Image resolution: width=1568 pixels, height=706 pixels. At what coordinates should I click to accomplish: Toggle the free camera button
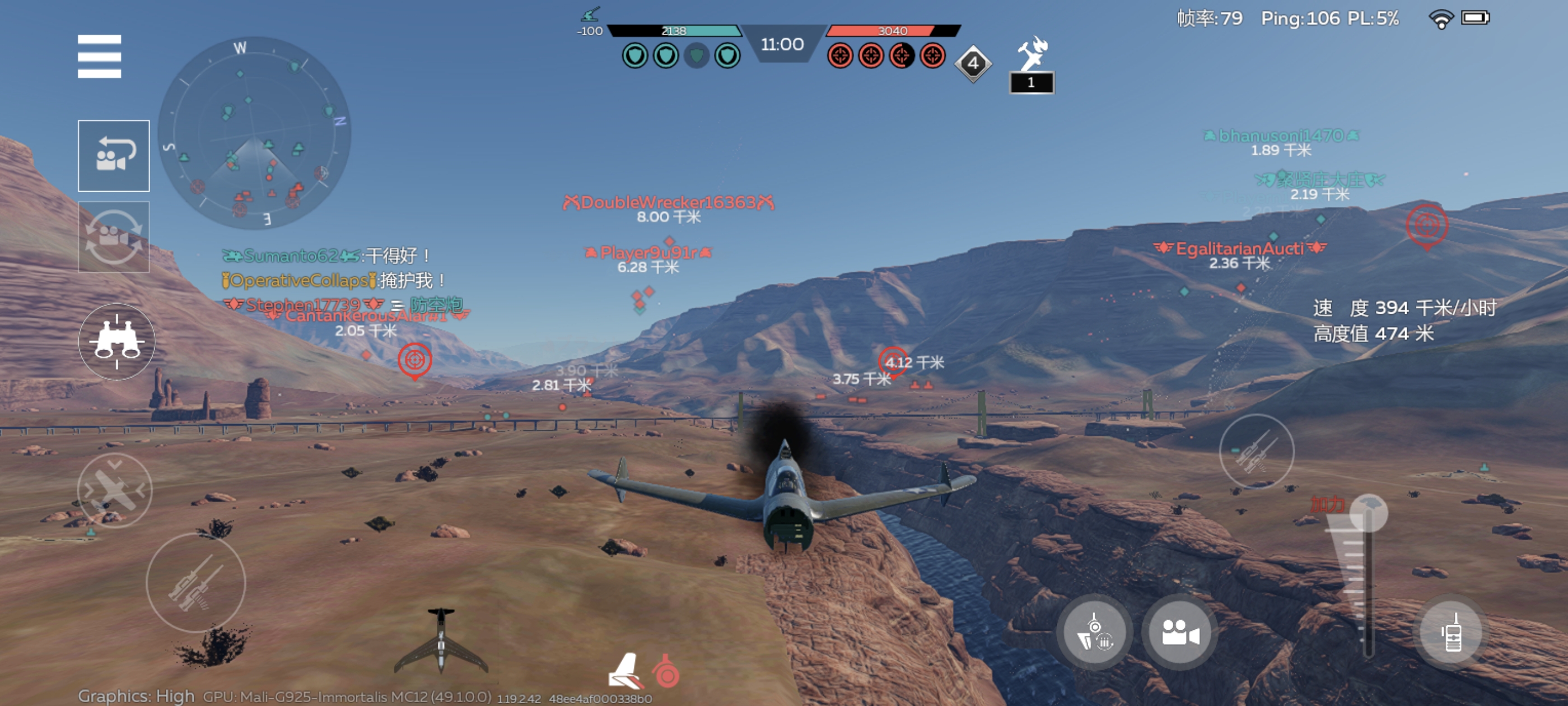(1180, 633)
